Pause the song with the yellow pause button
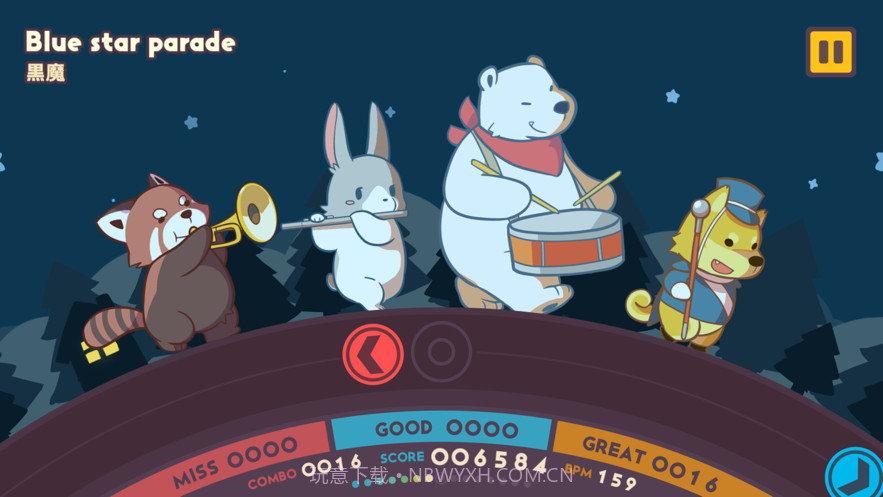Screen dimensions: 883x497 coord(830,52)
